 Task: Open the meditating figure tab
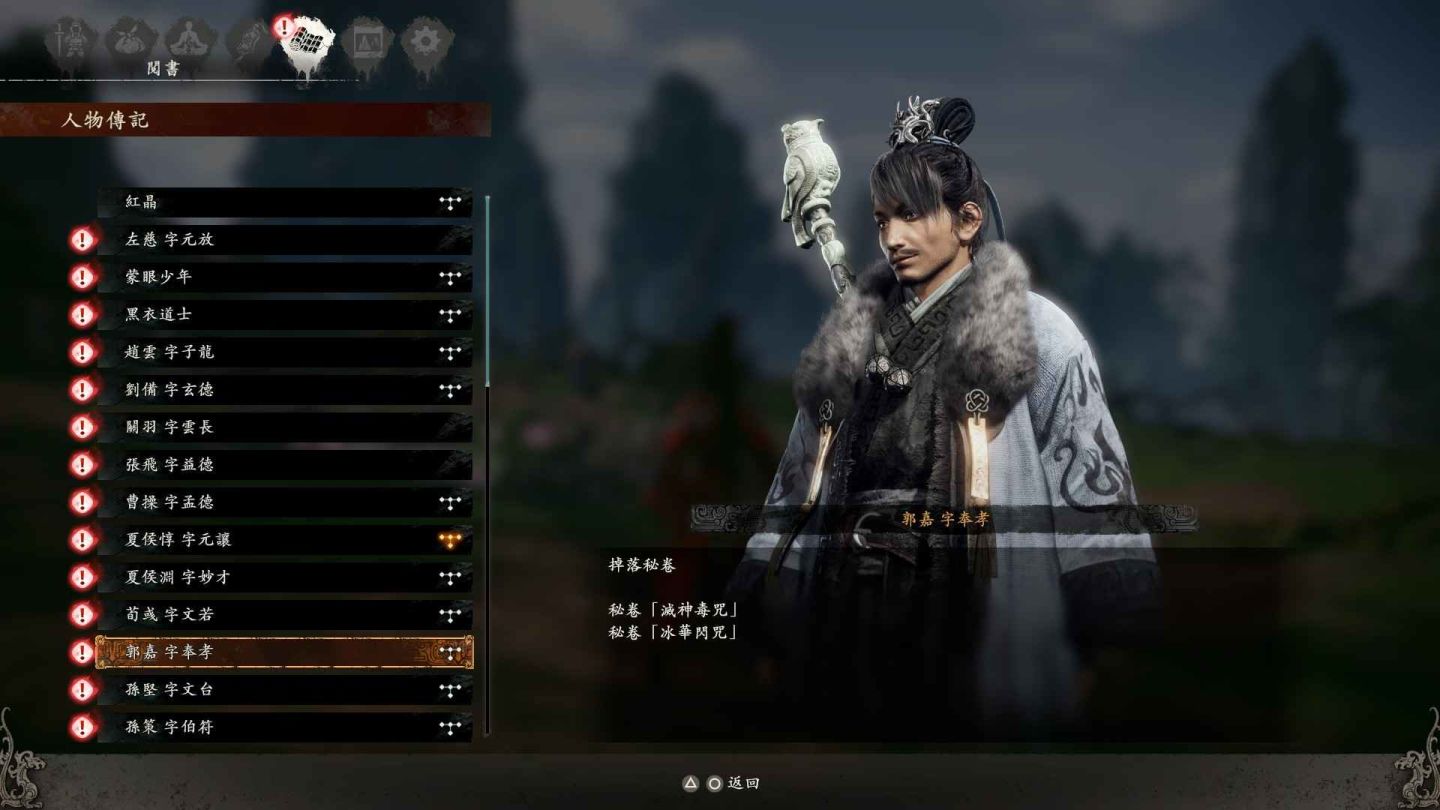[189, 42]
